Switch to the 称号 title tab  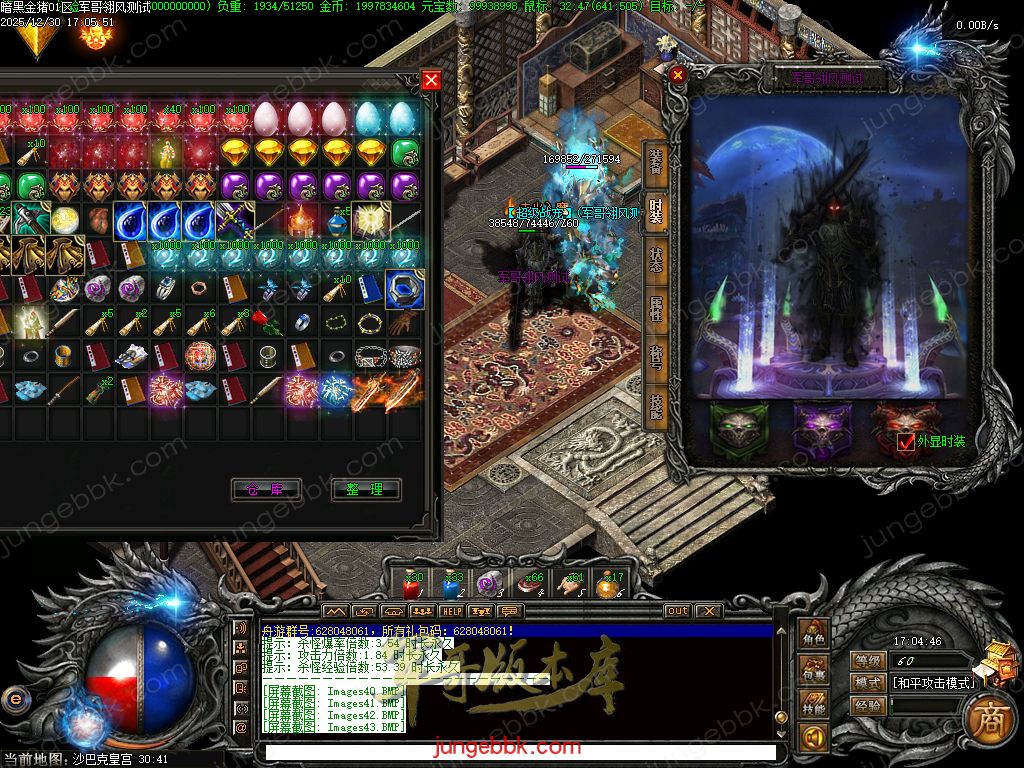coord(656,357)
